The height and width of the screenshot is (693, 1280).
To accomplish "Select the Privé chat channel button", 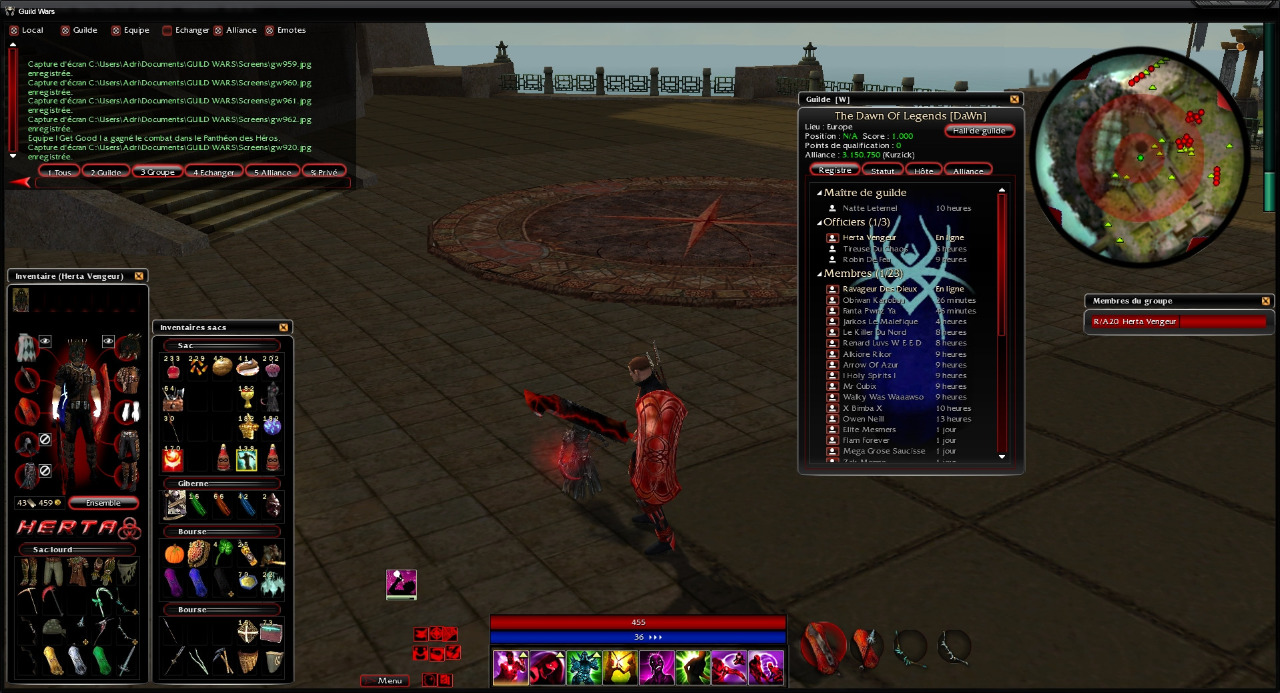I will [323, 172].
